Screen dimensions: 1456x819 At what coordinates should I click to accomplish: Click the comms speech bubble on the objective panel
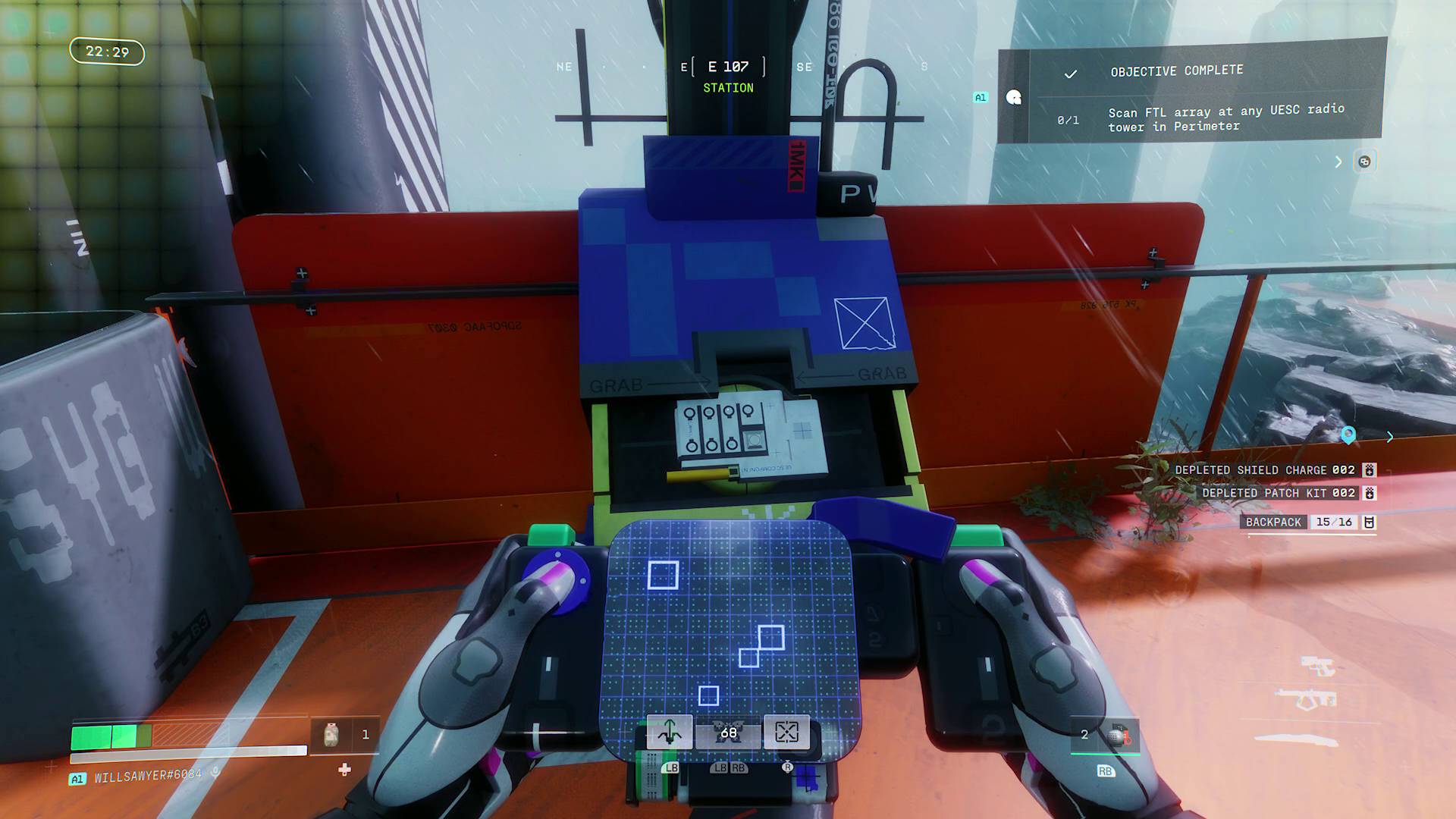pyautogui.click(x=1014, y=98)
